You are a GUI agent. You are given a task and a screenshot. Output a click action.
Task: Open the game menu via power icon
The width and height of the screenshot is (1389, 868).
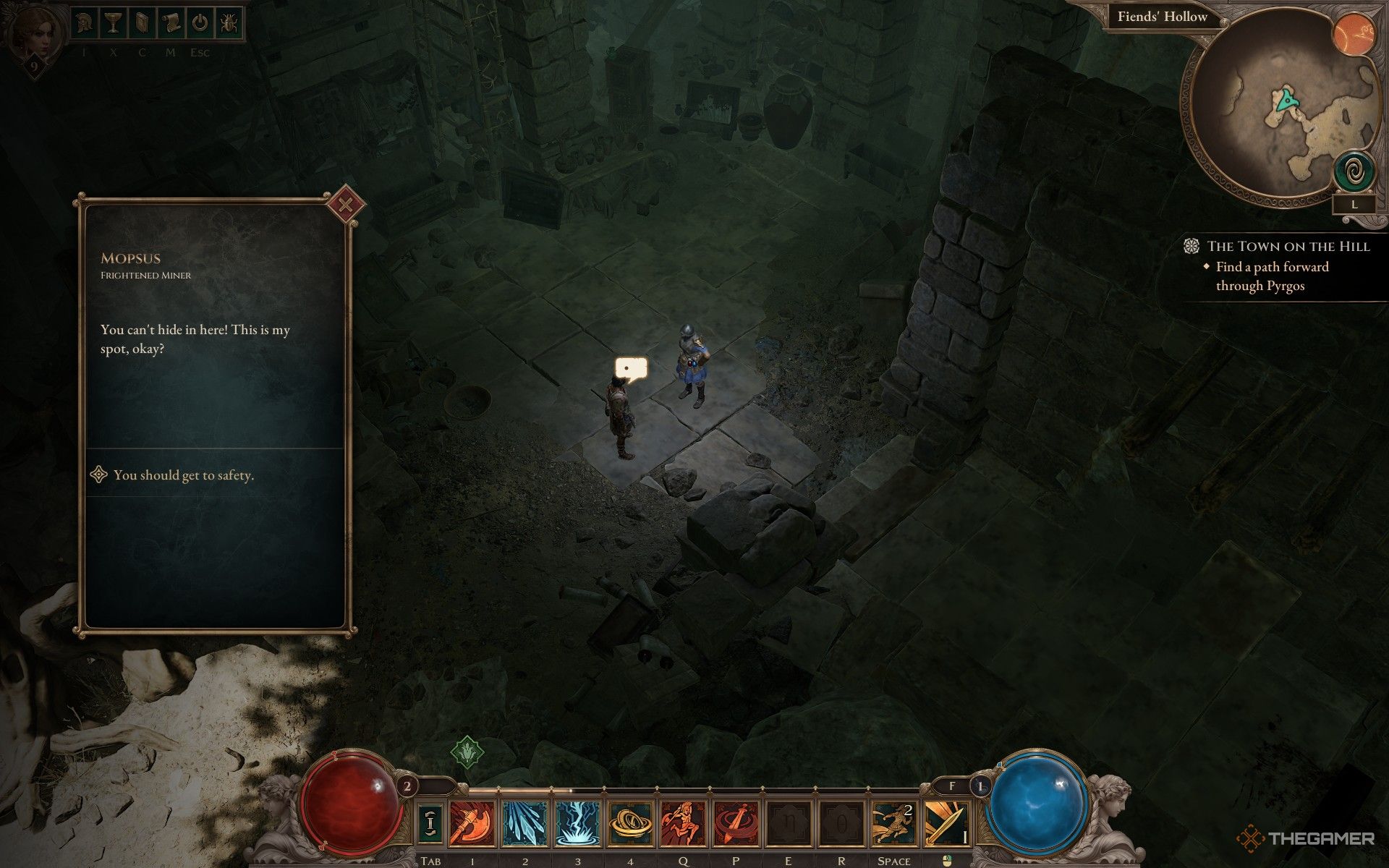point(200,23)
